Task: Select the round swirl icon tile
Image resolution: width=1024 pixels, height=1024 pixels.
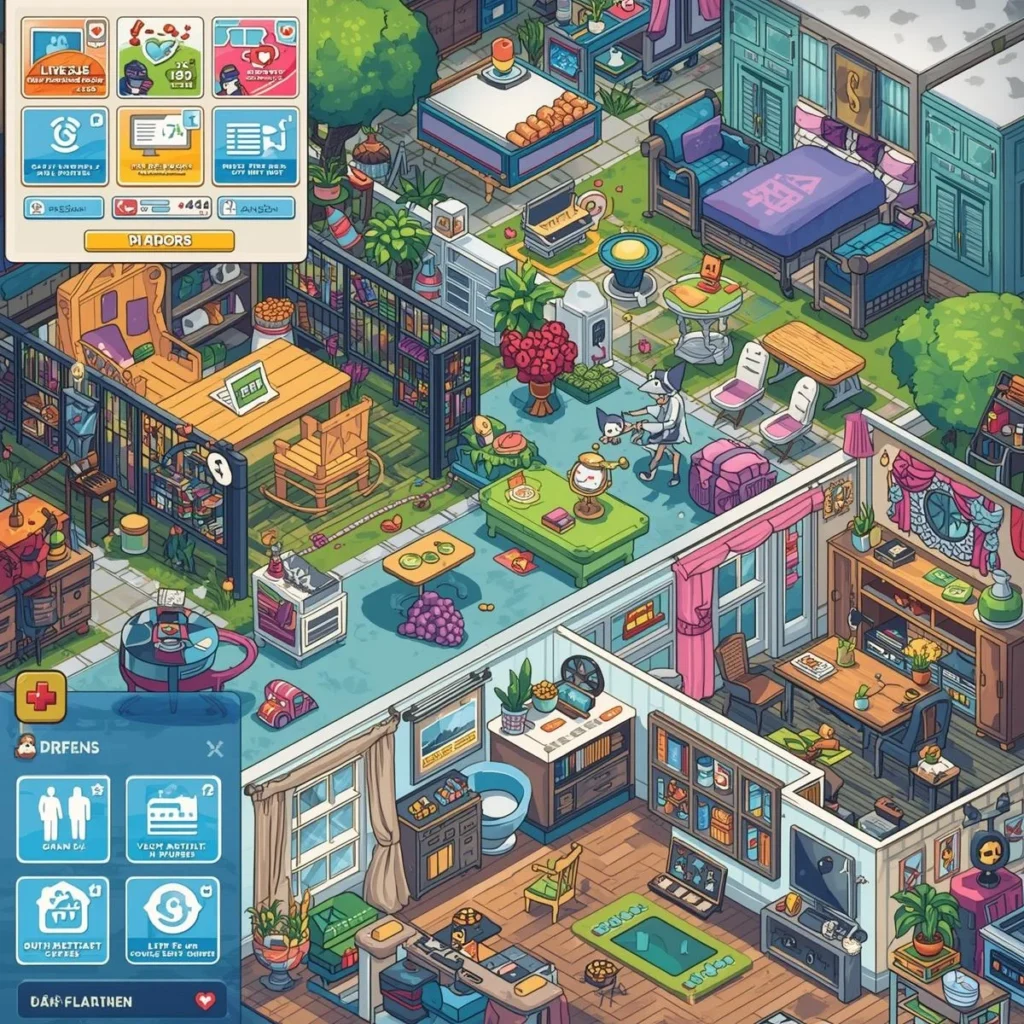Action: pyautogui.click(x=172, y=920)
